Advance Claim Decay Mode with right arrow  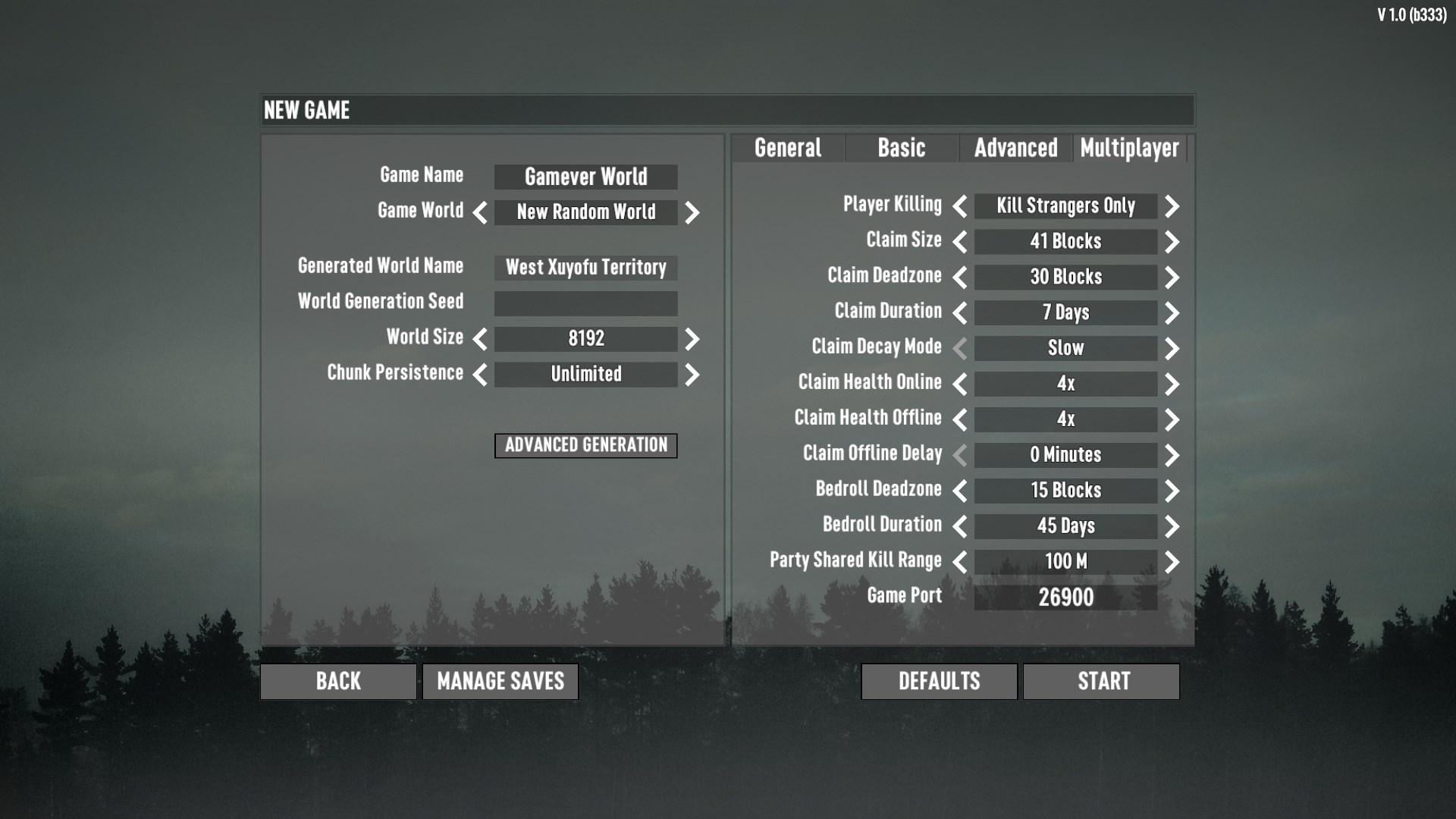point(1172,348)
